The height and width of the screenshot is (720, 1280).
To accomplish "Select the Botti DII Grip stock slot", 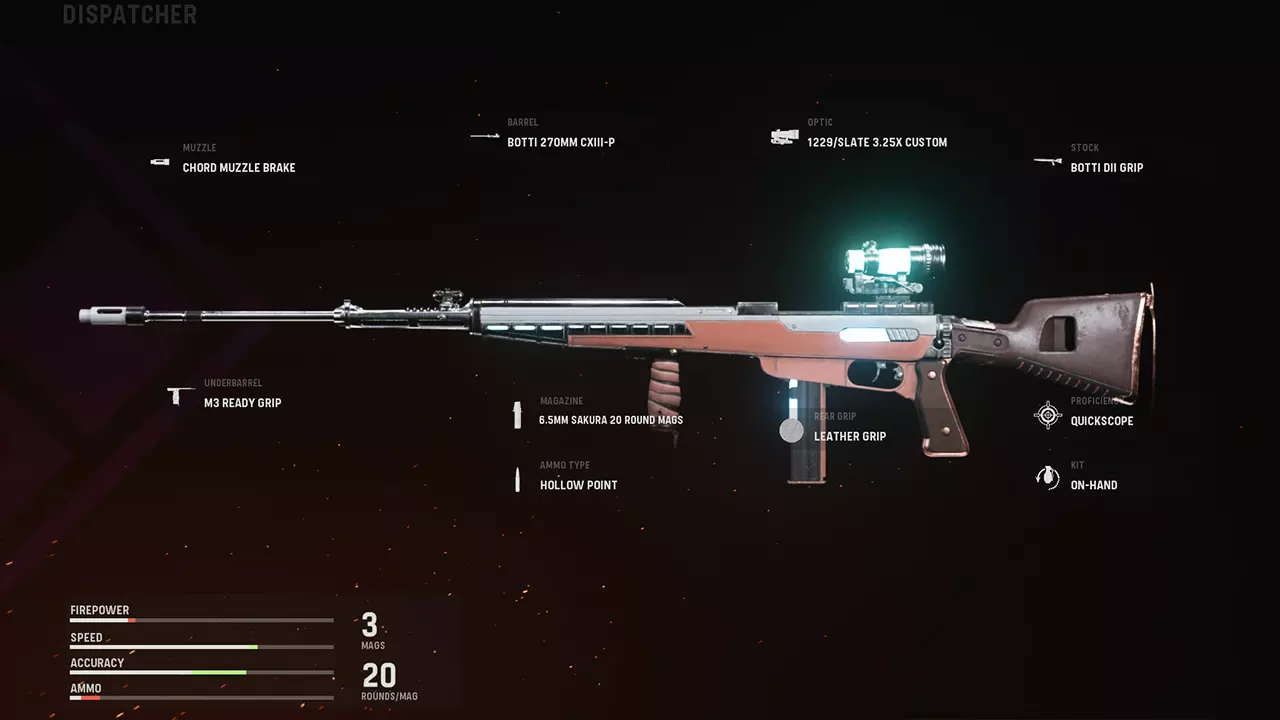I will (x=1106, y=167).
